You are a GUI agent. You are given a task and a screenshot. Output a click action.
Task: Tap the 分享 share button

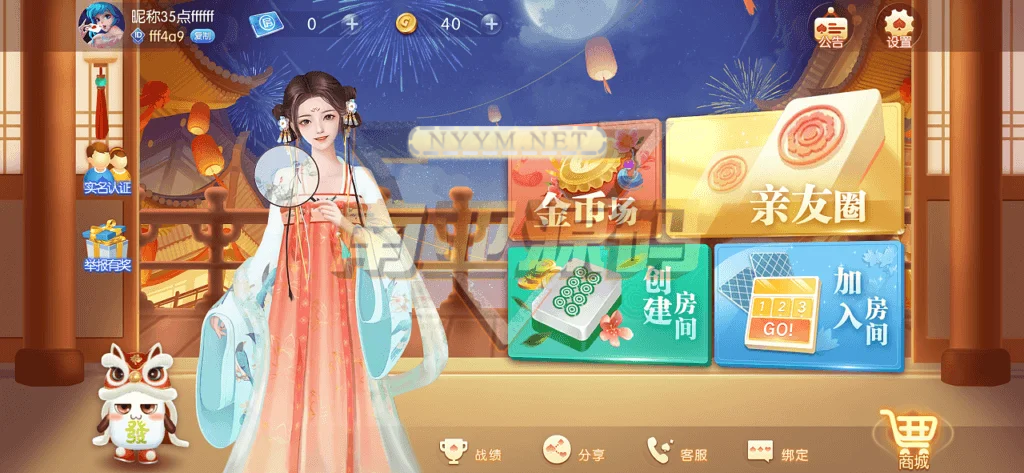point(574,453)
